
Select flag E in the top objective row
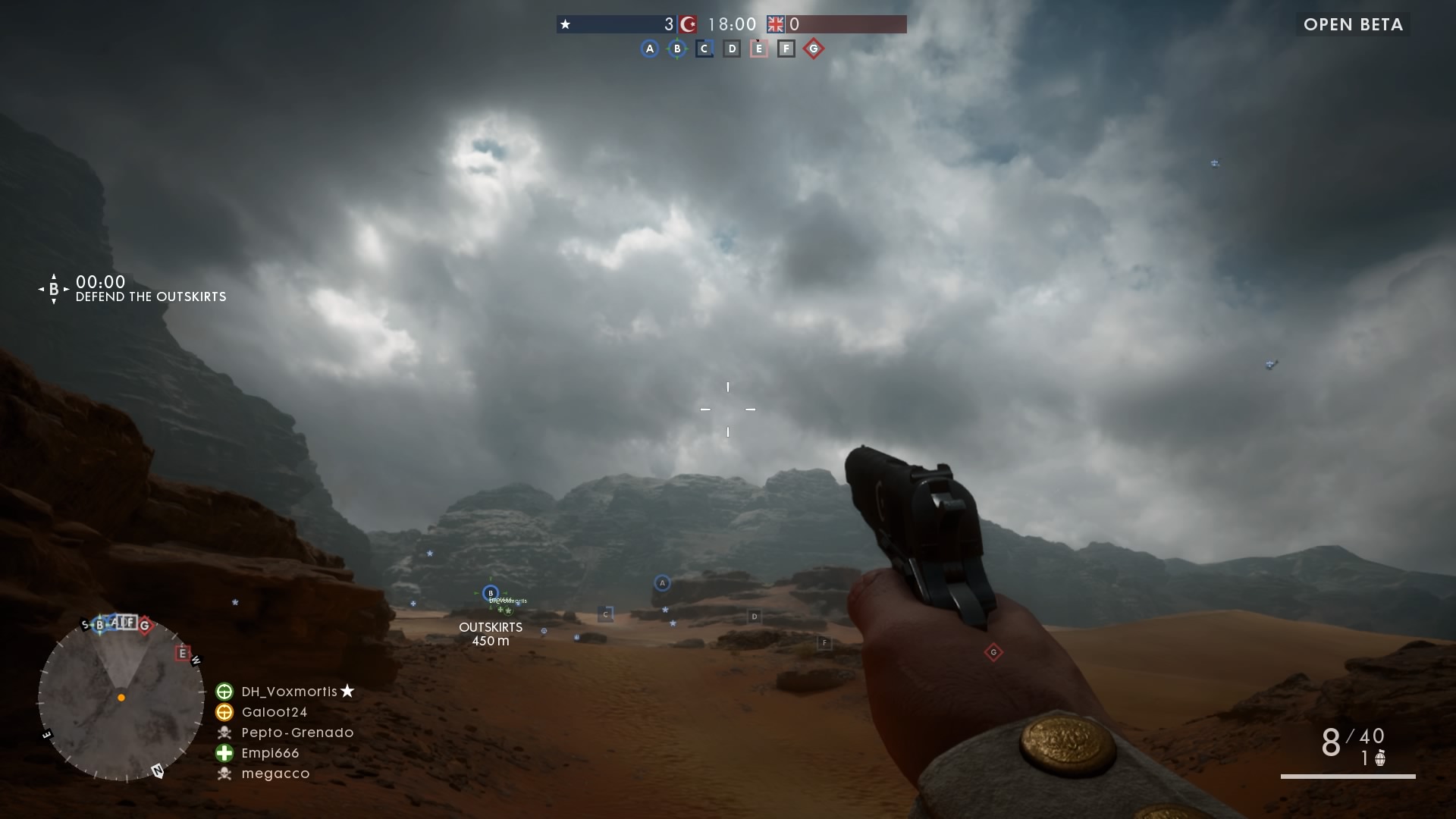[x=759, y=49]
